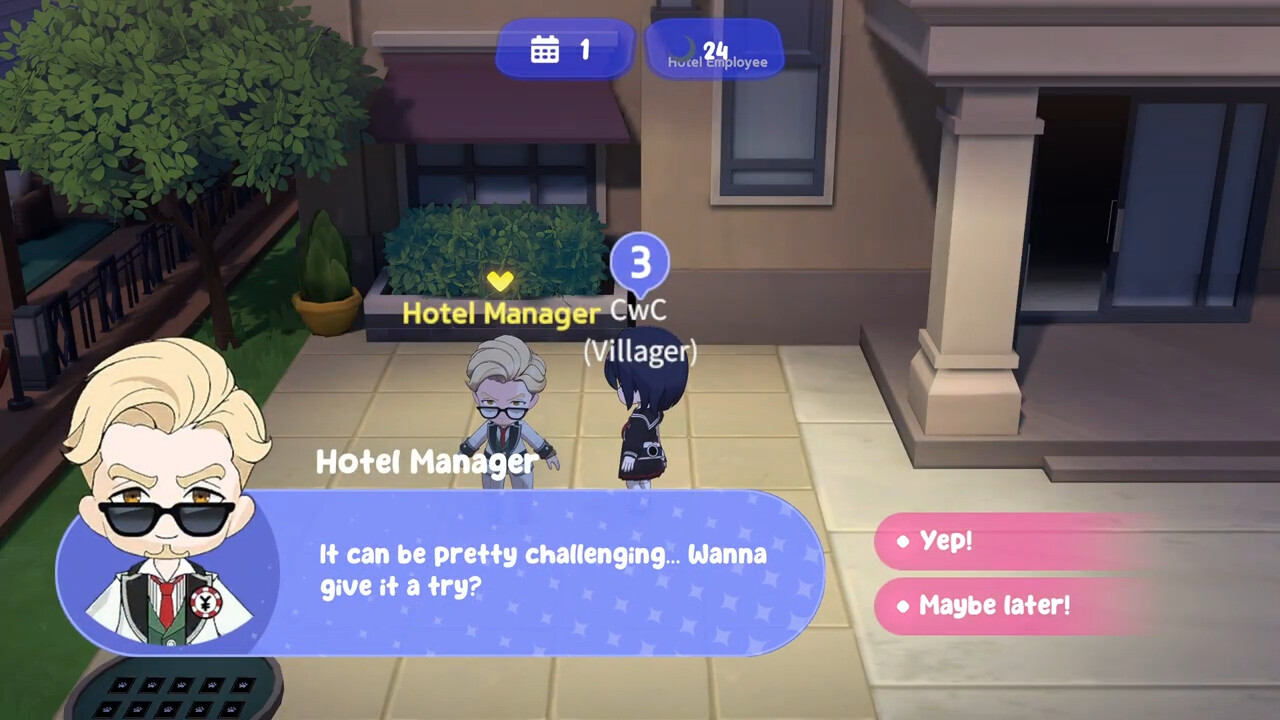Select the Hotel Manager name label
1280x720 pixels.
498,313
